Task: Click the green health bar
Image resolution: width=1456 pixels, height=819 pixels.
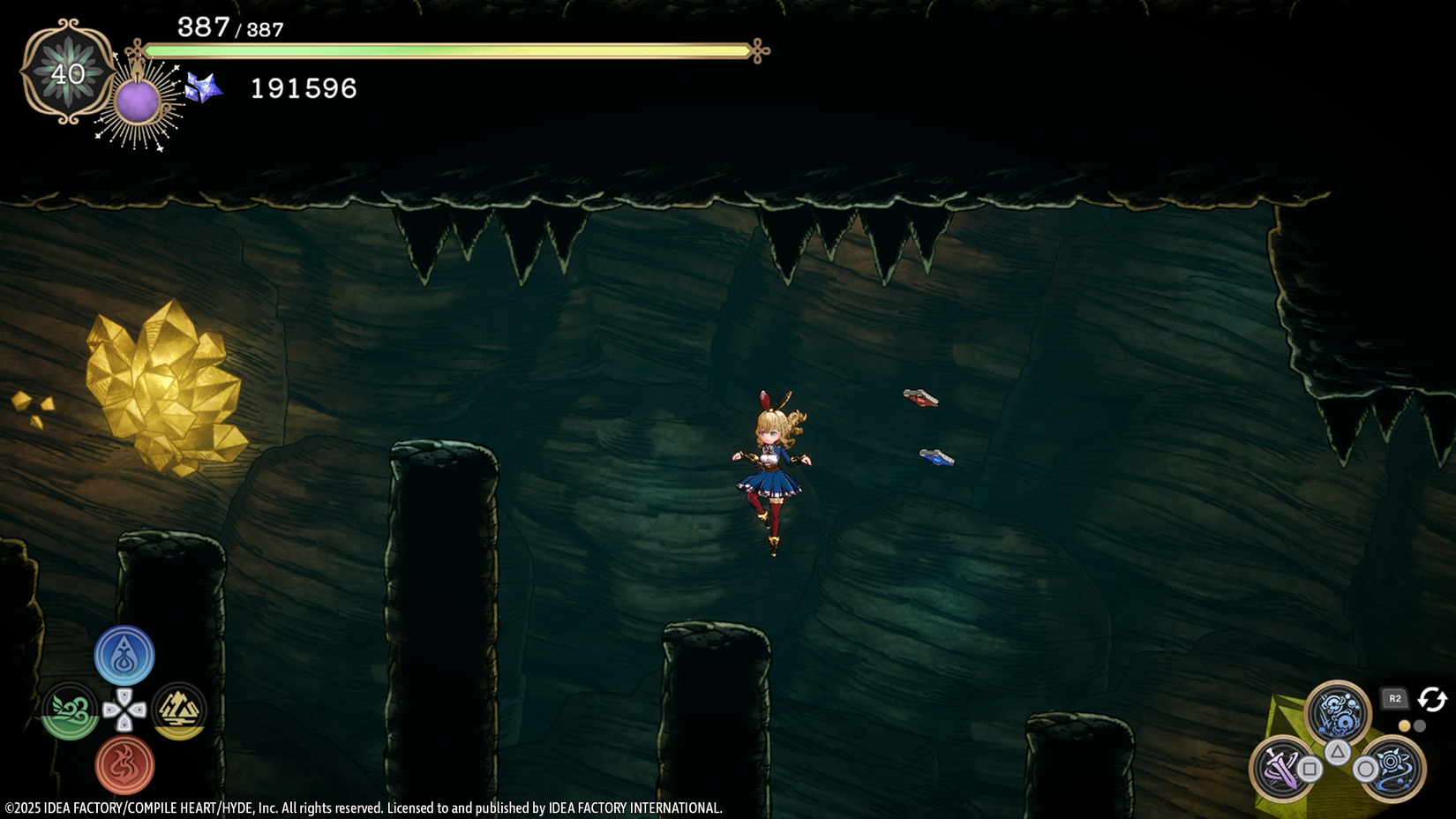Action: click(x=450, y=52)
